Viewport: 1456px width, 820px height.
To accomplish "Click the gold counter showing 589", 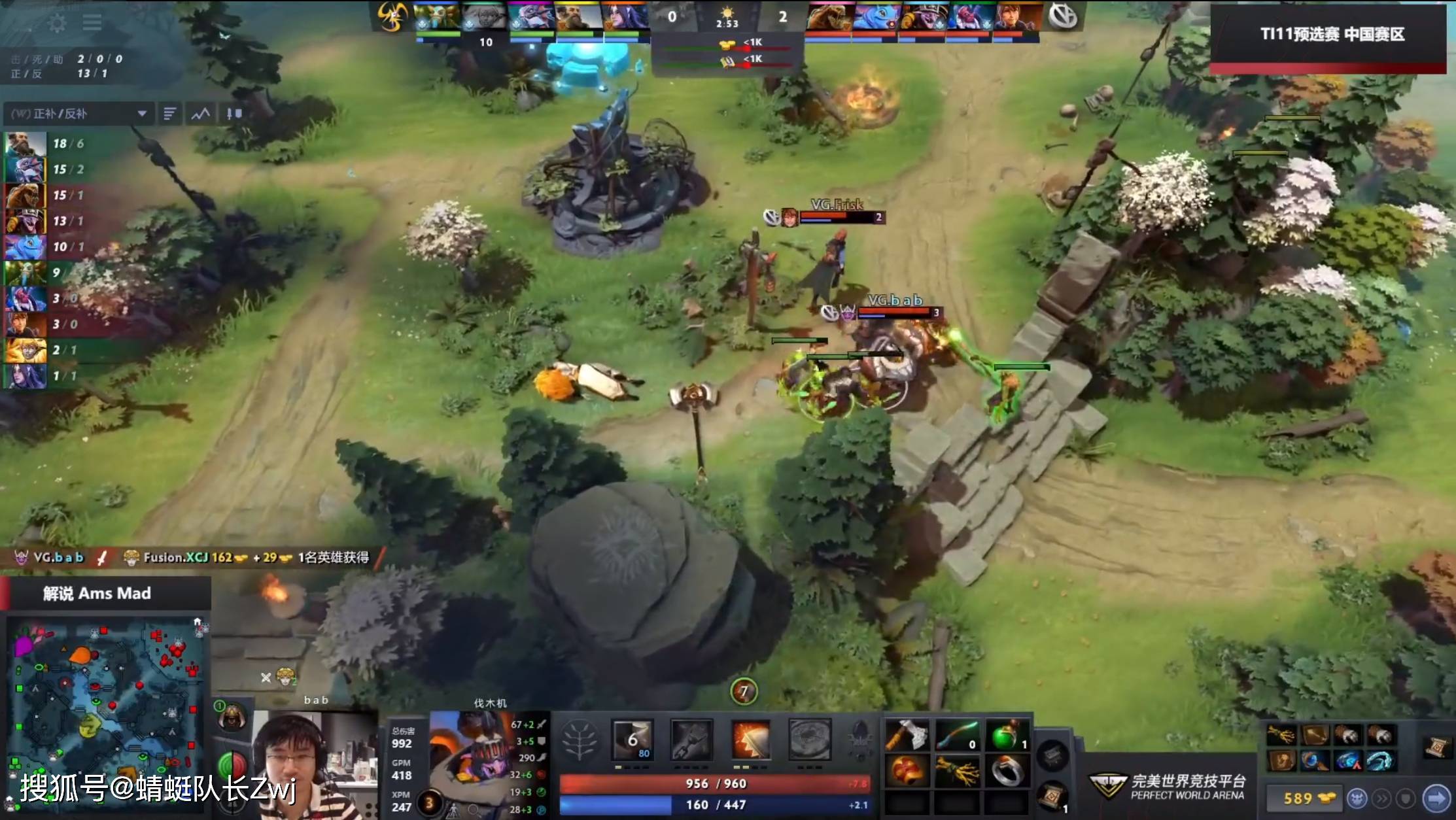I will pos(1299,798).
